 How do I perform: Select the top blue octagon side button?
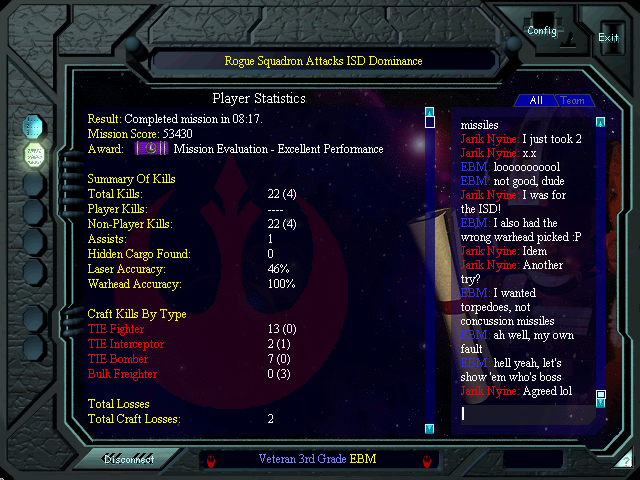pyautogui.click(x=32, y=127)
